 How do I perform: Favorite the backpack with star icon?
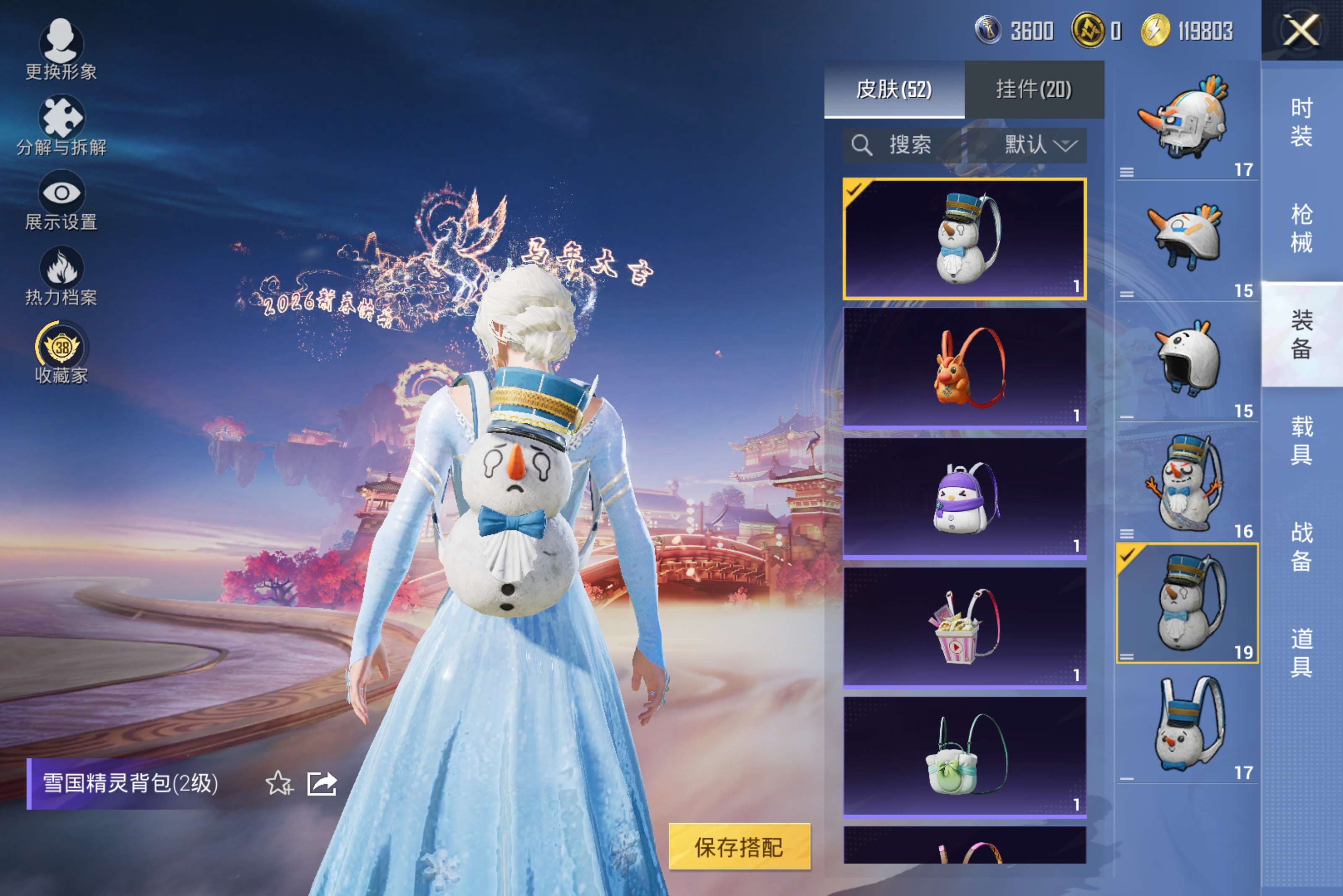279,784
